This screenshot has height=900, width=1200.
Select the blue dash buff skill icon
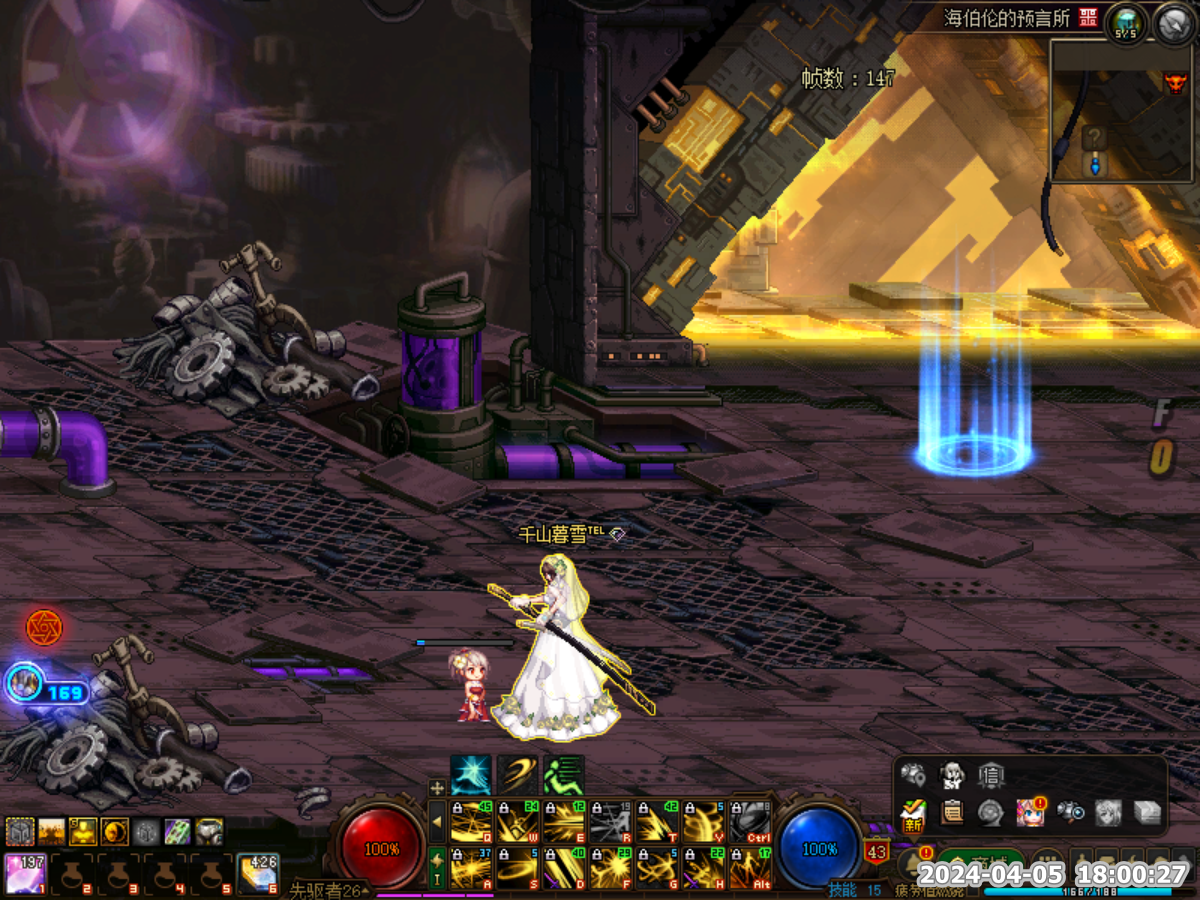[x=470, y=775]
